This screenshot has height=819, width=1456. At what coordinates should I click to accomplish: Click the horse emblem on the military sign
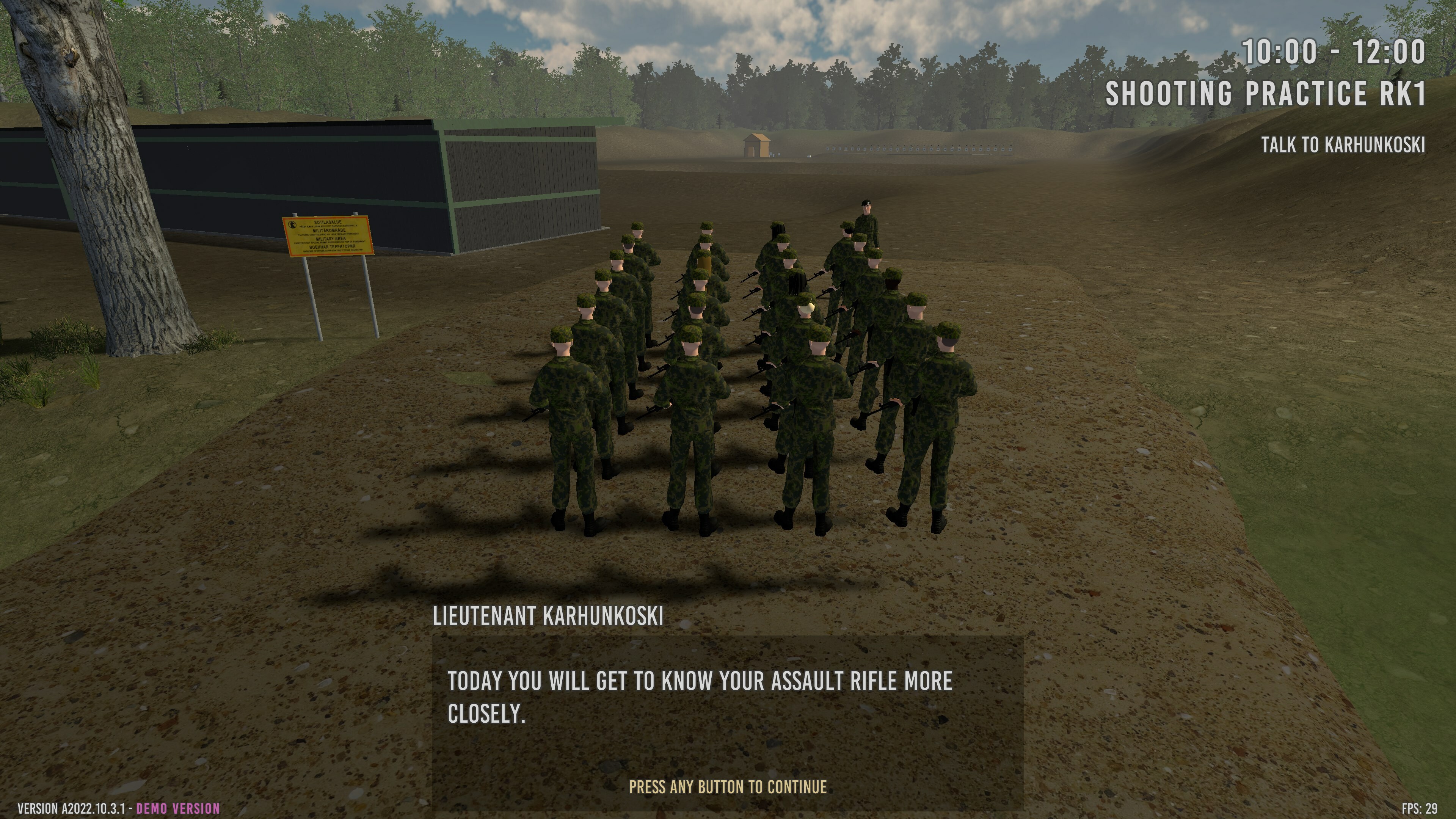click(x=292, y=225)
